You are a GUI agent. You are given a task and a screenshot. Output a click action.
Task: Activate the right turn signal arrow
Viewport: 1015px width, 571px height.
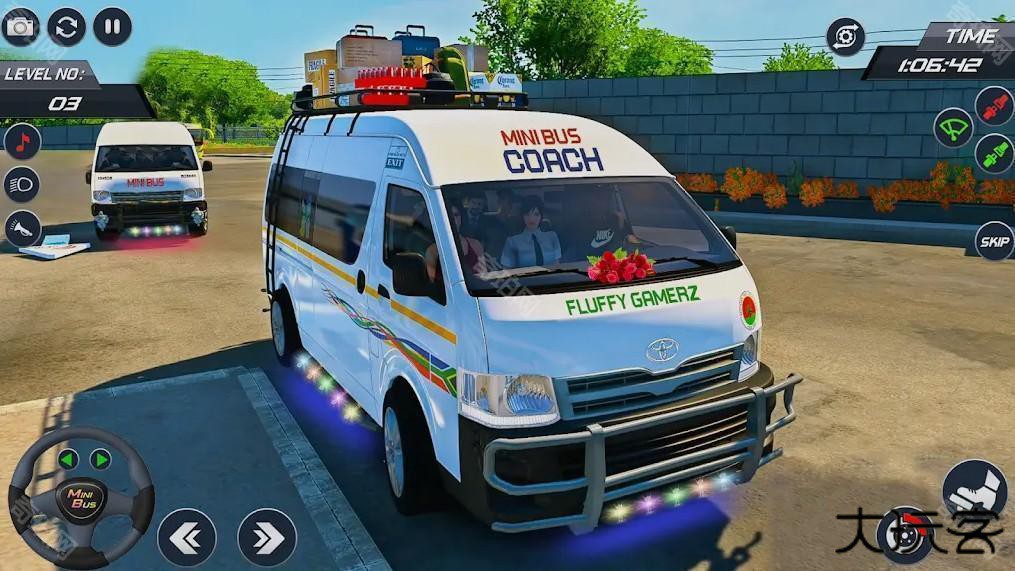100,459
